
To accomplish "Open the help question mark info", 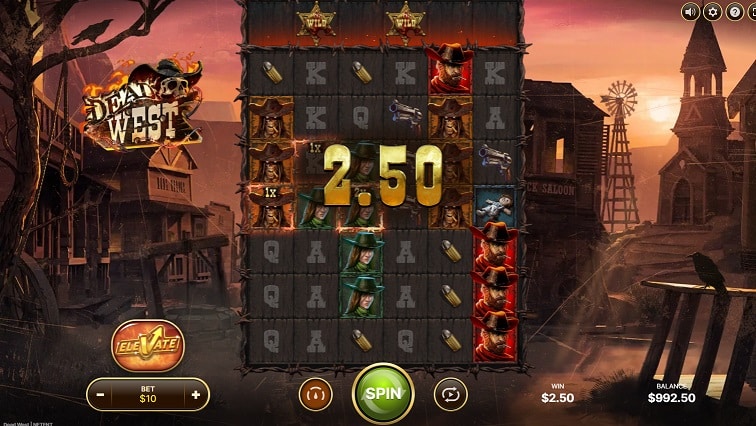I will coord(736,12).
